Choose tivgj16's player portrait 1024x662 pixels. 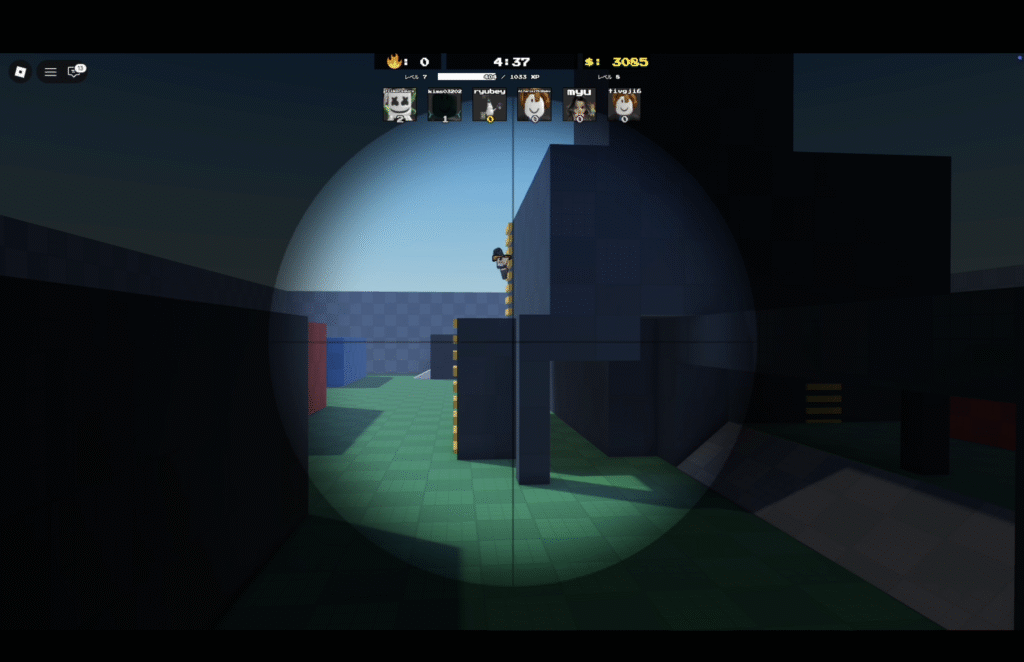point(624,105)
